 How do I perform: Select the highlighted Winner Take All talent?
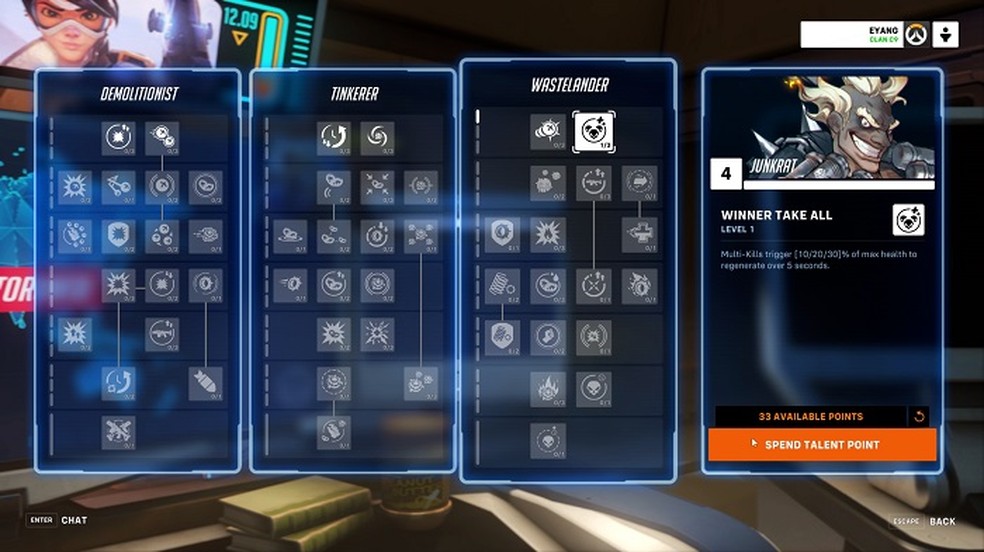pyautogui.click(x=594, y=132)
